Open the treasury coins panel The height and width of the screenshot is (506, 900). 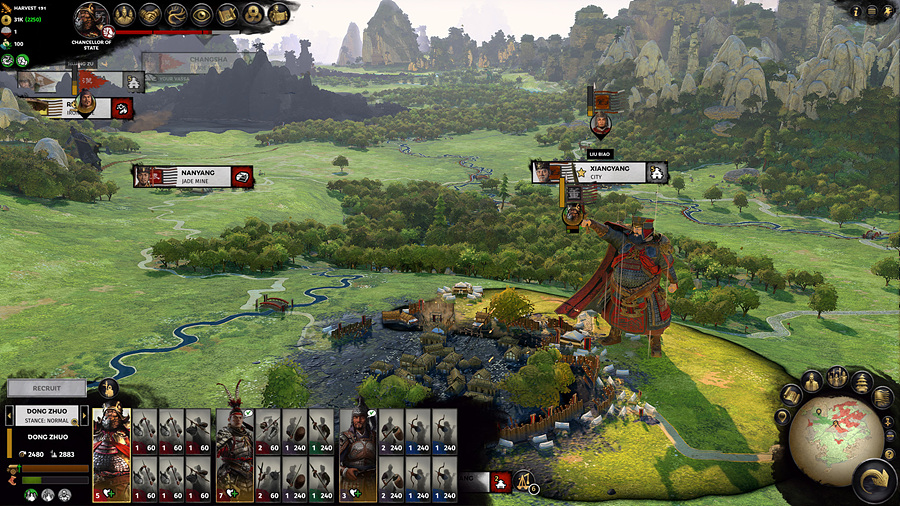click(253, 15)
